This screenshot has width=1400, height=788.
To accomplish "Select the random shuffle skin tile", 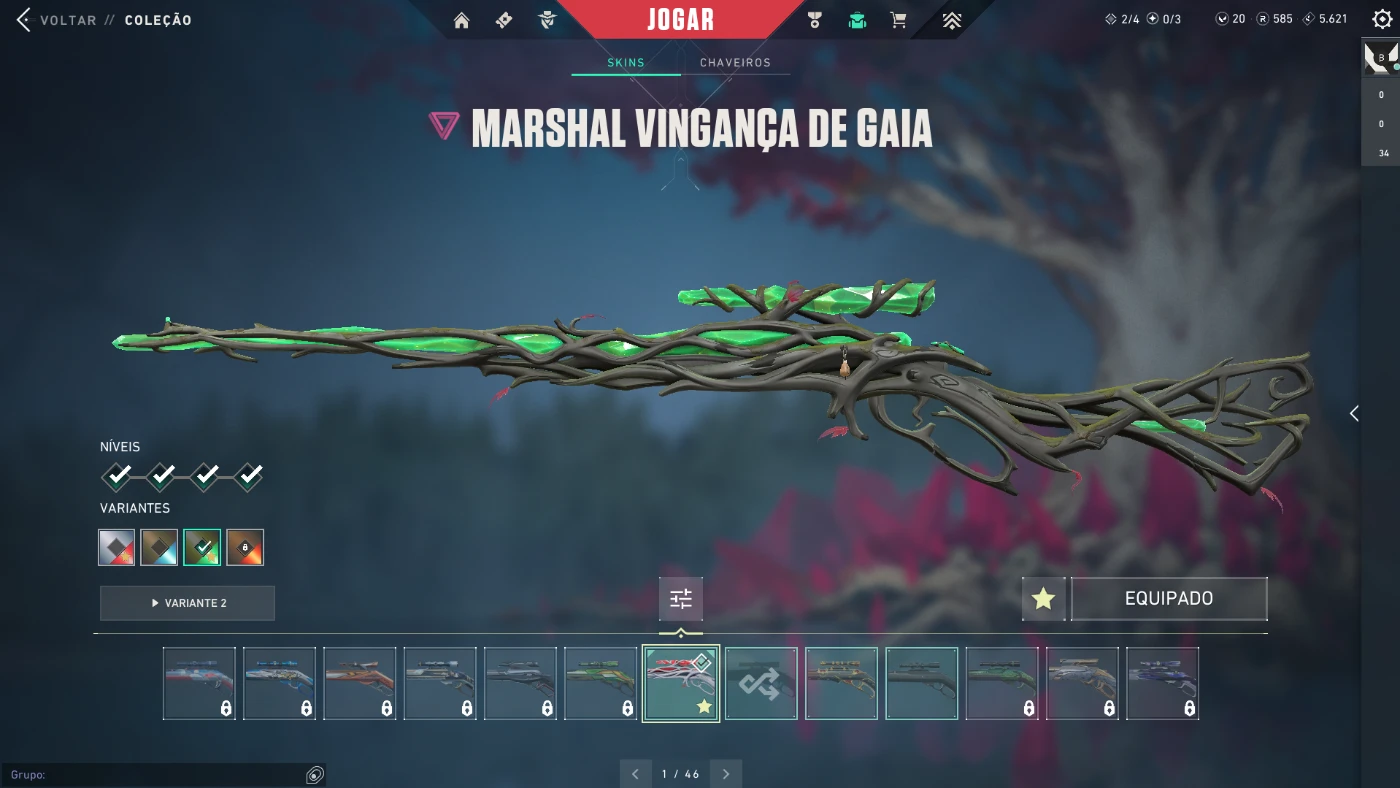I will coord(761,684).
